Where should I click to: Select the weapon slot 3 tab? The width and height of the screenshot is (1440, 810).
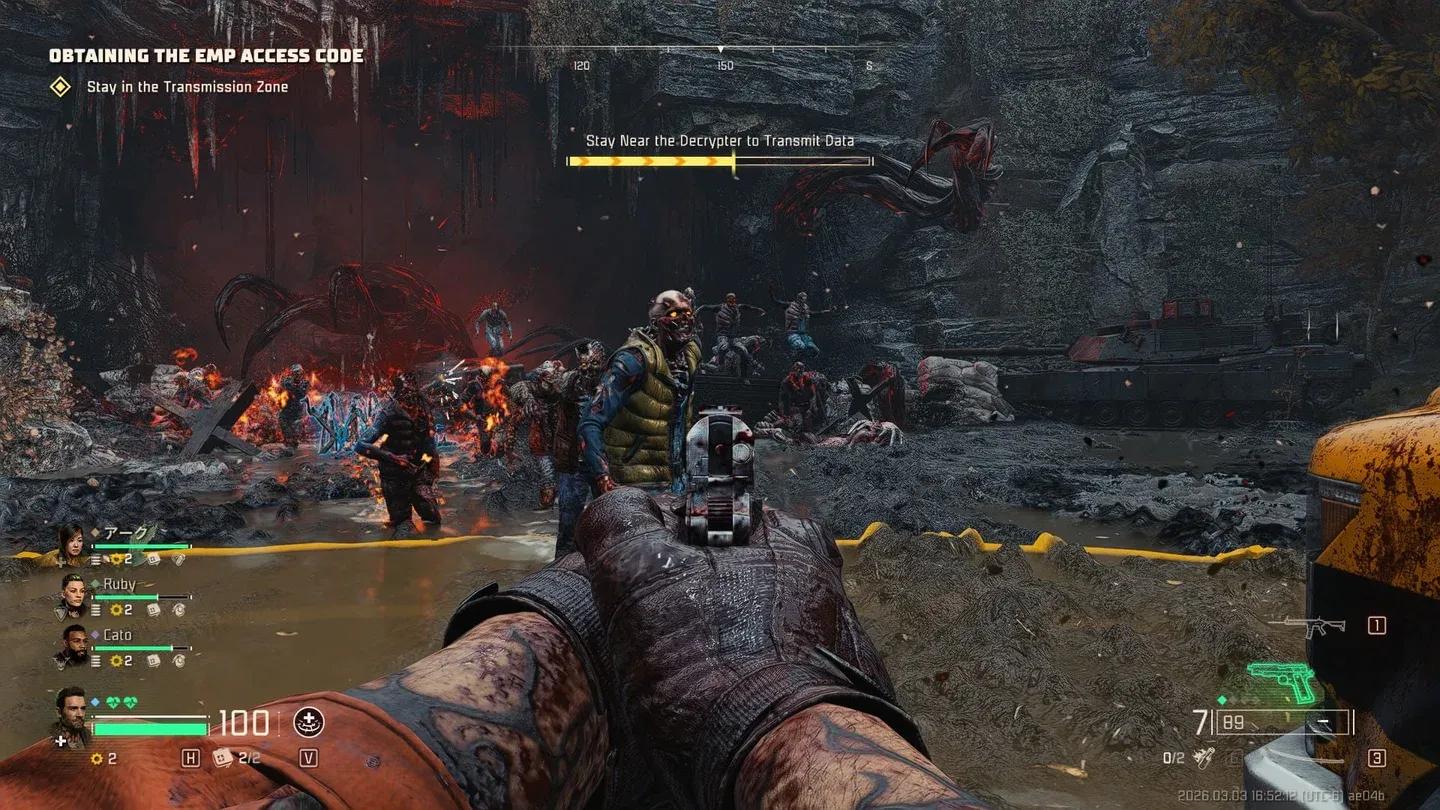click(x=1376, y=757)
